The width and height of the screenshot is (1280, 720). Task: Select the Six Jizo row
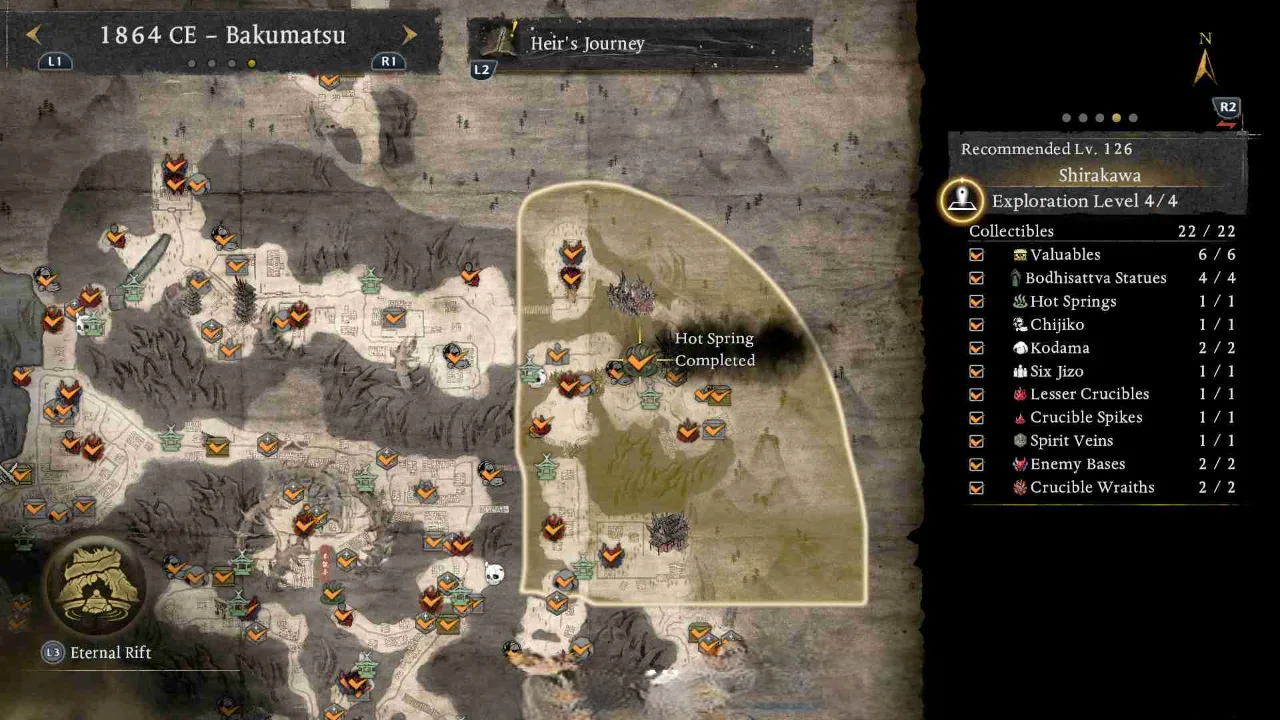click(1100, 371)
